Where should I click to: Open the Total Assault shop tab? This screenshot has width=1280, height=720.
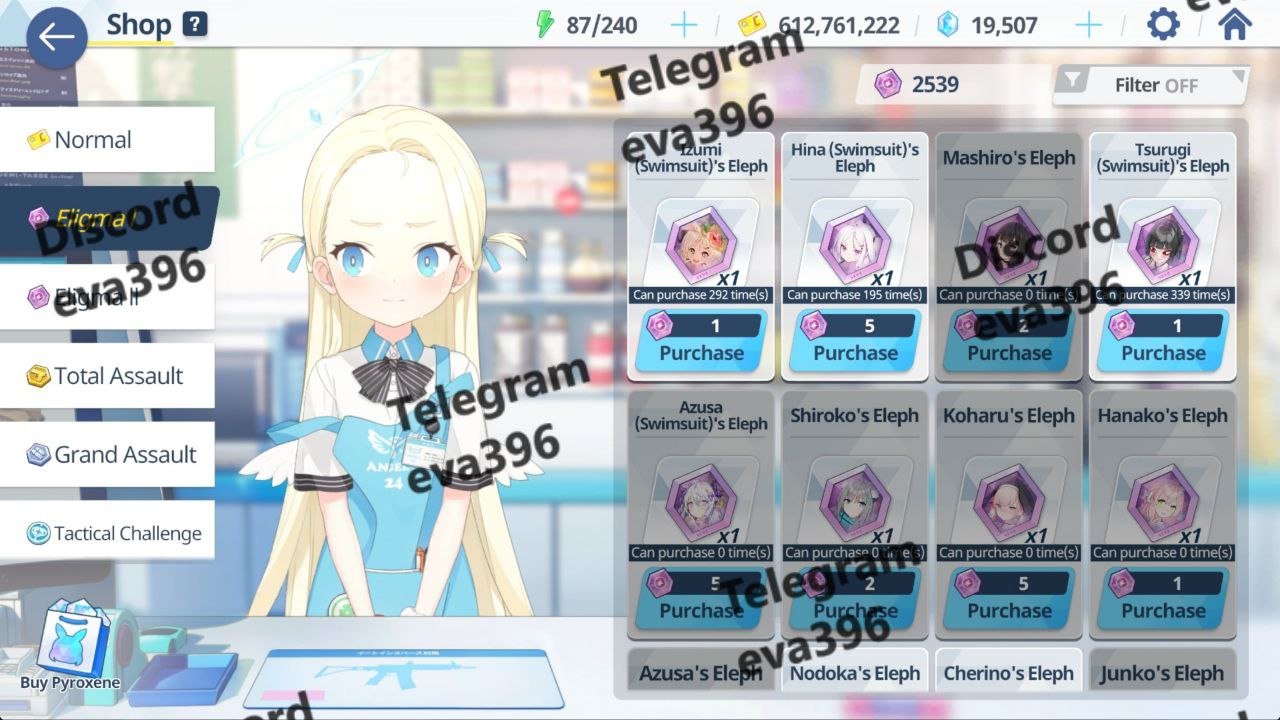pyautogui.click(x=107, y=376)
